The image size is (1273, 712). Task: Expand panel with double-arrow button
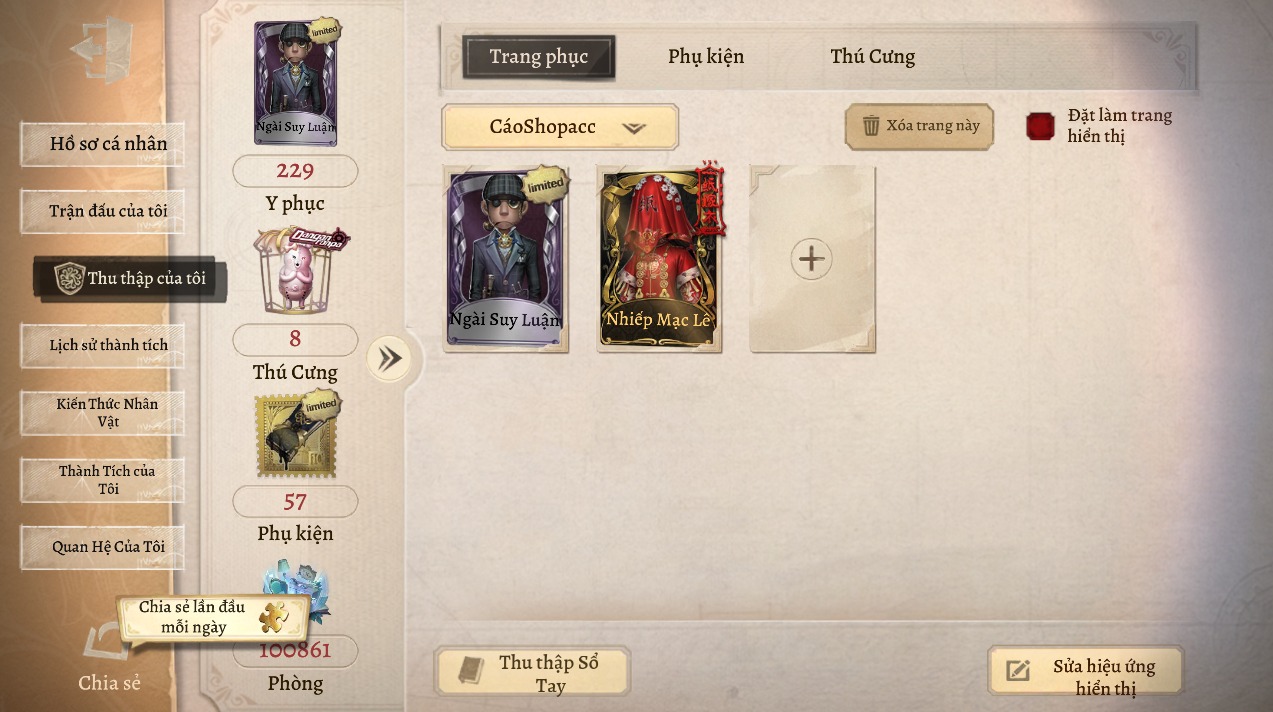(388, 359)
